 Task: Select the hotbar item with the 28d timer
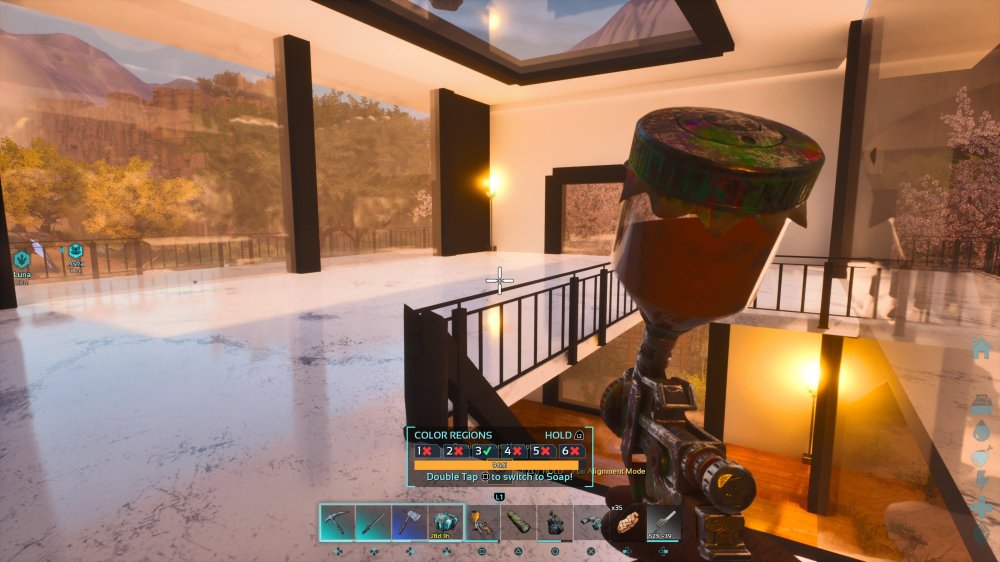445,522
